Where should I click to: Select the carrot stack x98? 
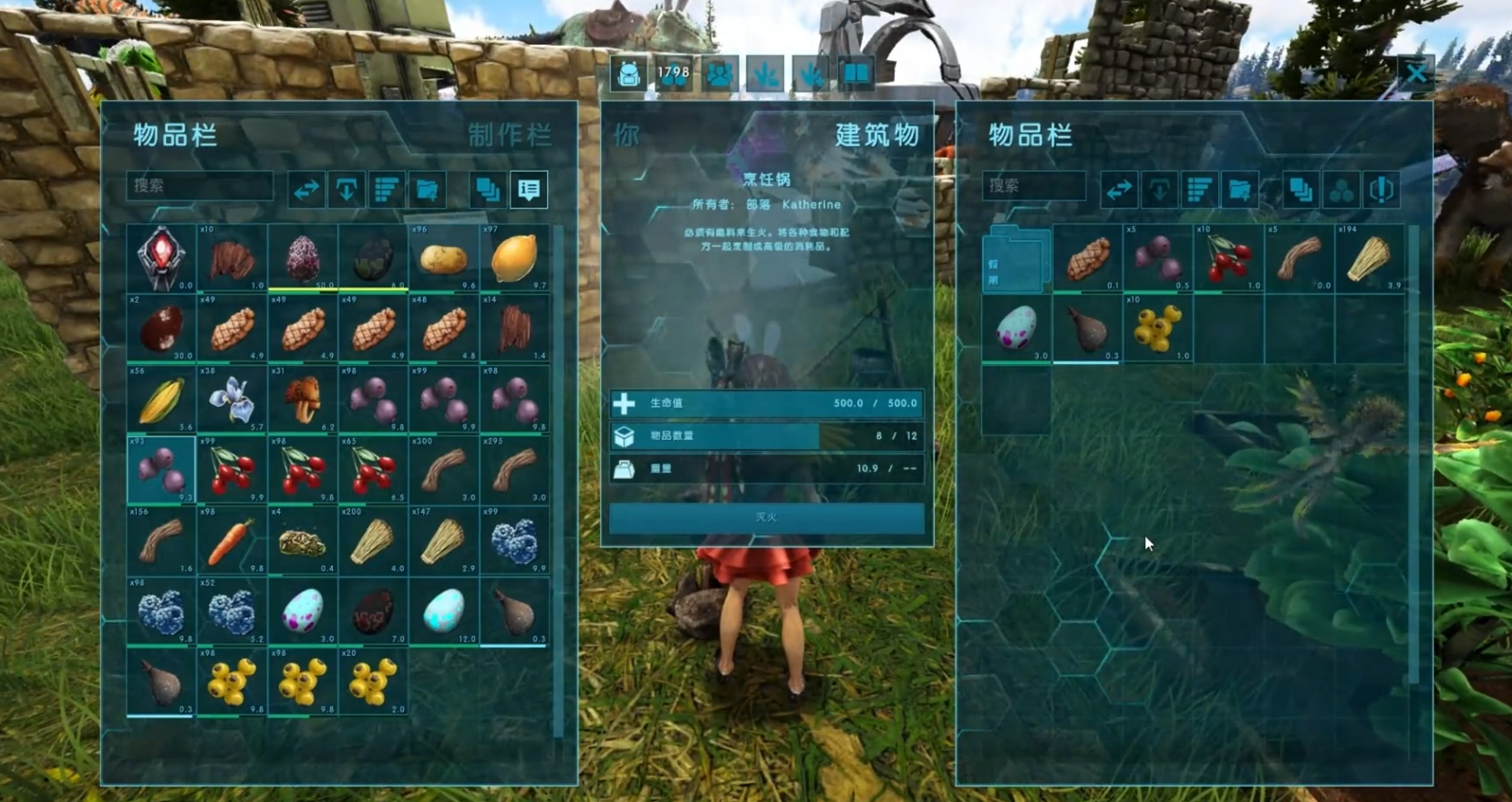(232, 542)
